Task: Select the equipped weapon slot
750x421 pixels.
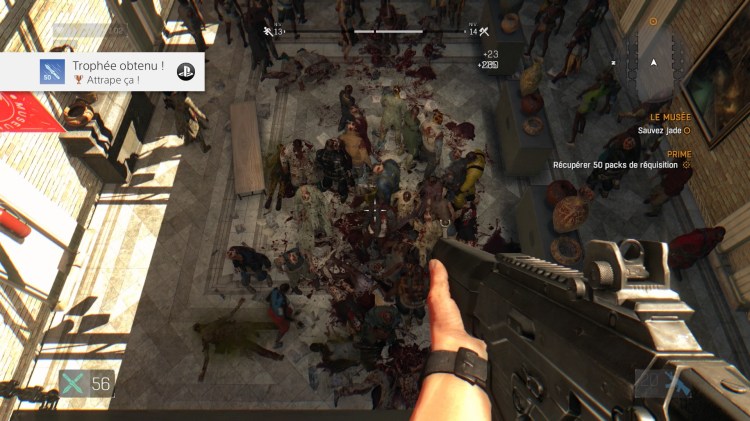Action: pyautogui.click(x=658, y=384)
